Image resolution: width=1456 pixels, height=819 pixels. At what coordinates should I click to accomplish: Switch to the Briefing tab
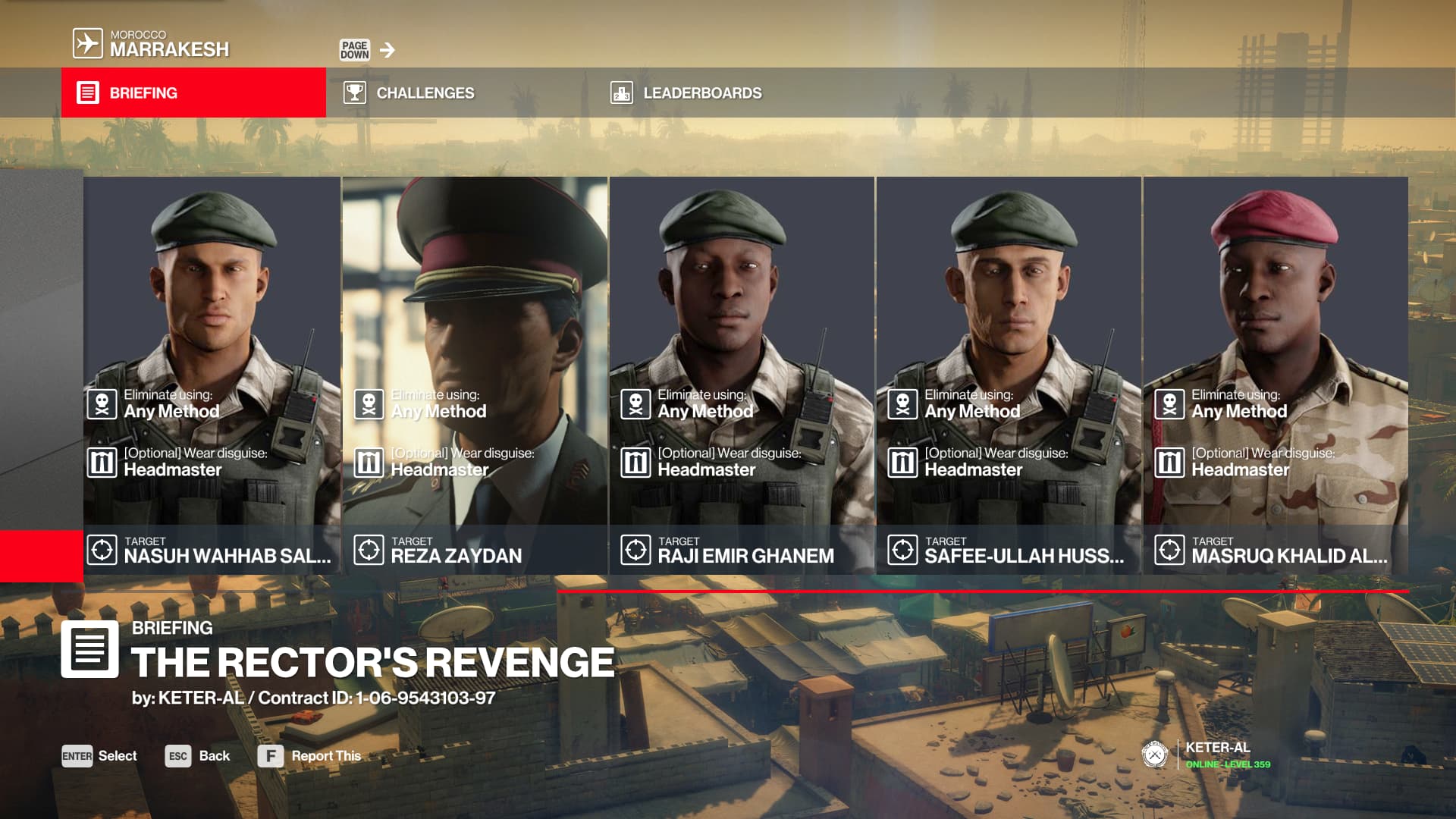[x=193, y=93]
